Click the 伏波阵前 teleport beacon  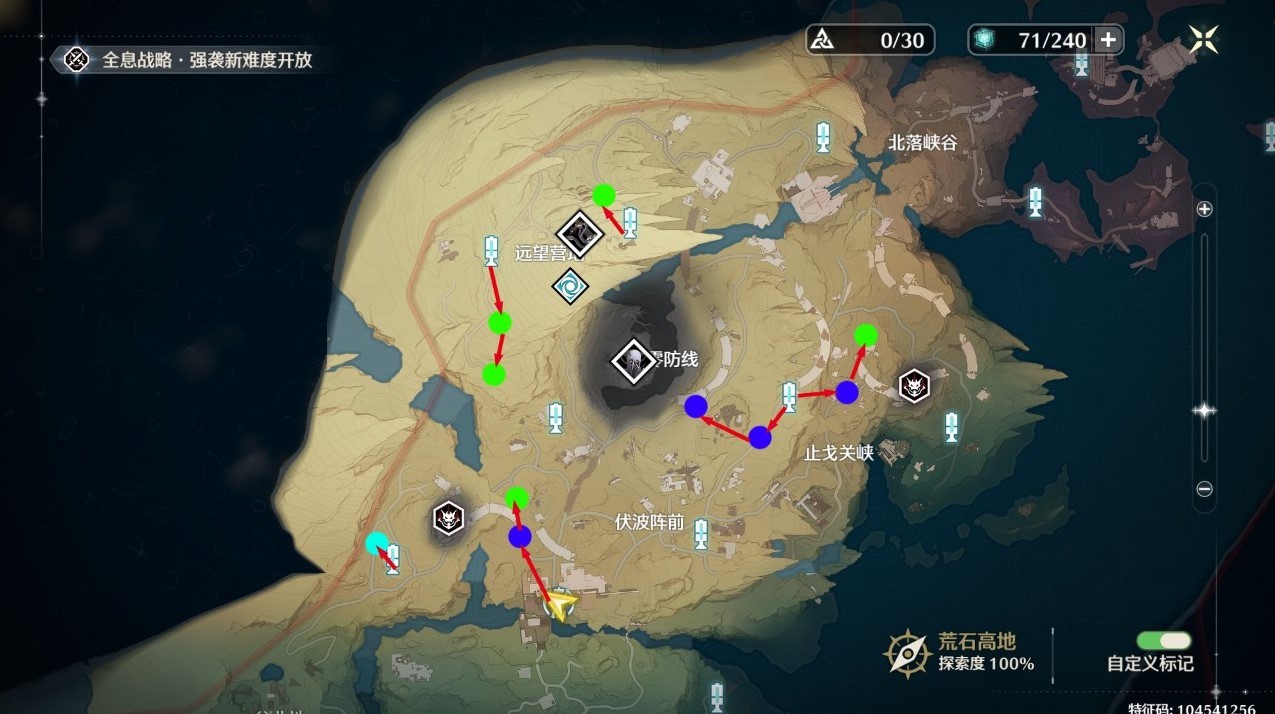[701, 534]
